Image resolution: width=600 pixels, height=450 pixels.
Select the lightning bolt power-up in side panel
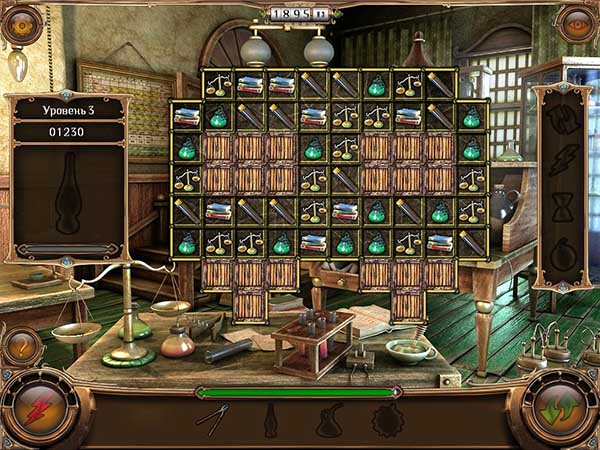tap(562, 160)
